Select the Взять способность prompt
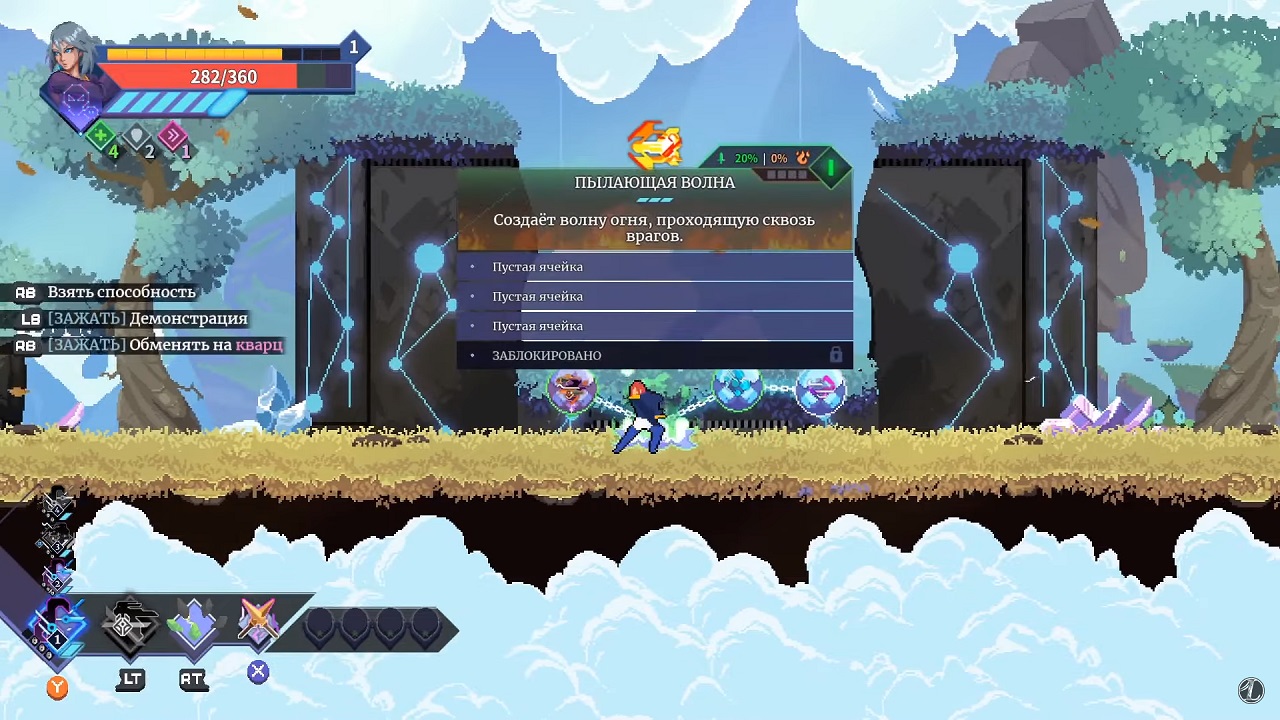 121,292
